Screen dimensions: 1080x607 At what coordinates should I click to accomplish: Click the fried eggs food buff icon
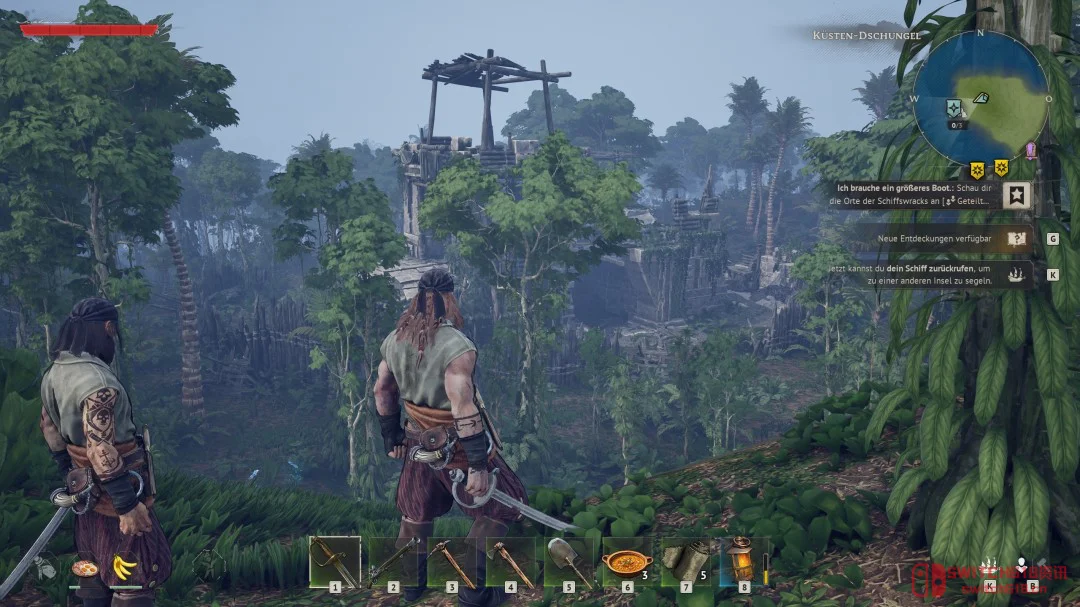tap(85, 568)
